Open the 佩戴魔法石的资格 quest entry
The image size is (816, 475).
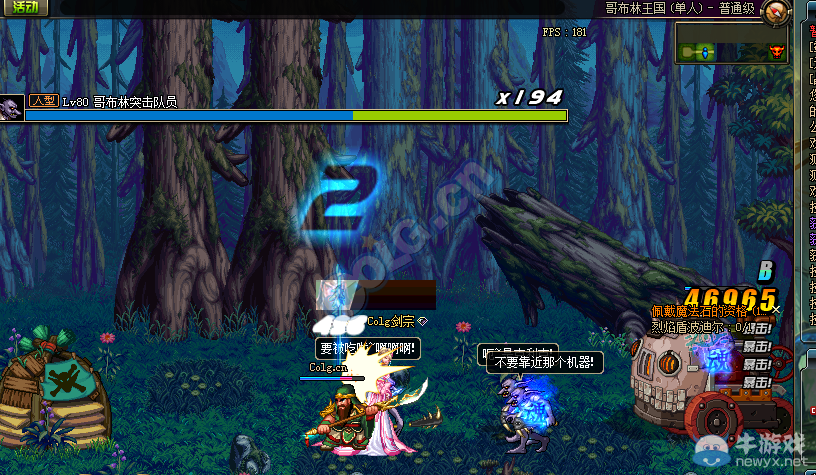(708, 311)
